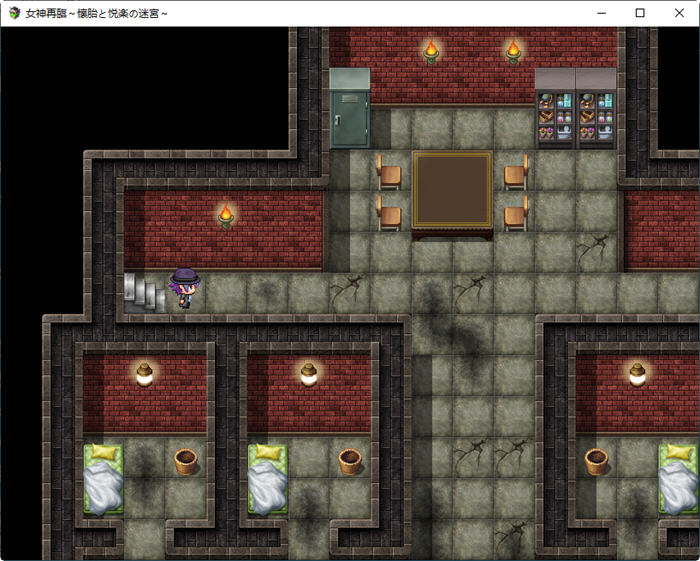Maximize the game window
The height and width of the screenshot is (561, 700).
point(640,13)
